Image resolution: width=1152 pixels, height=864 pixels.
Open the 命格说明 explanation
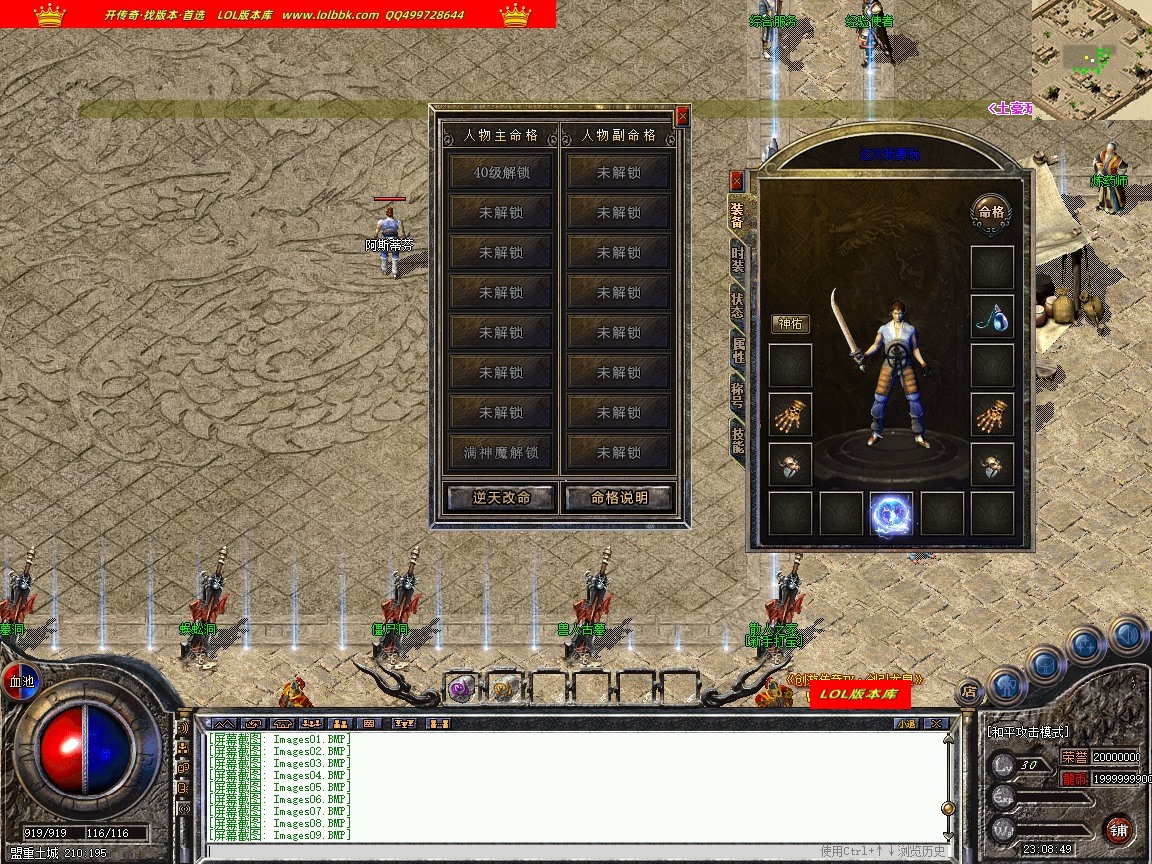pos(619,497)
